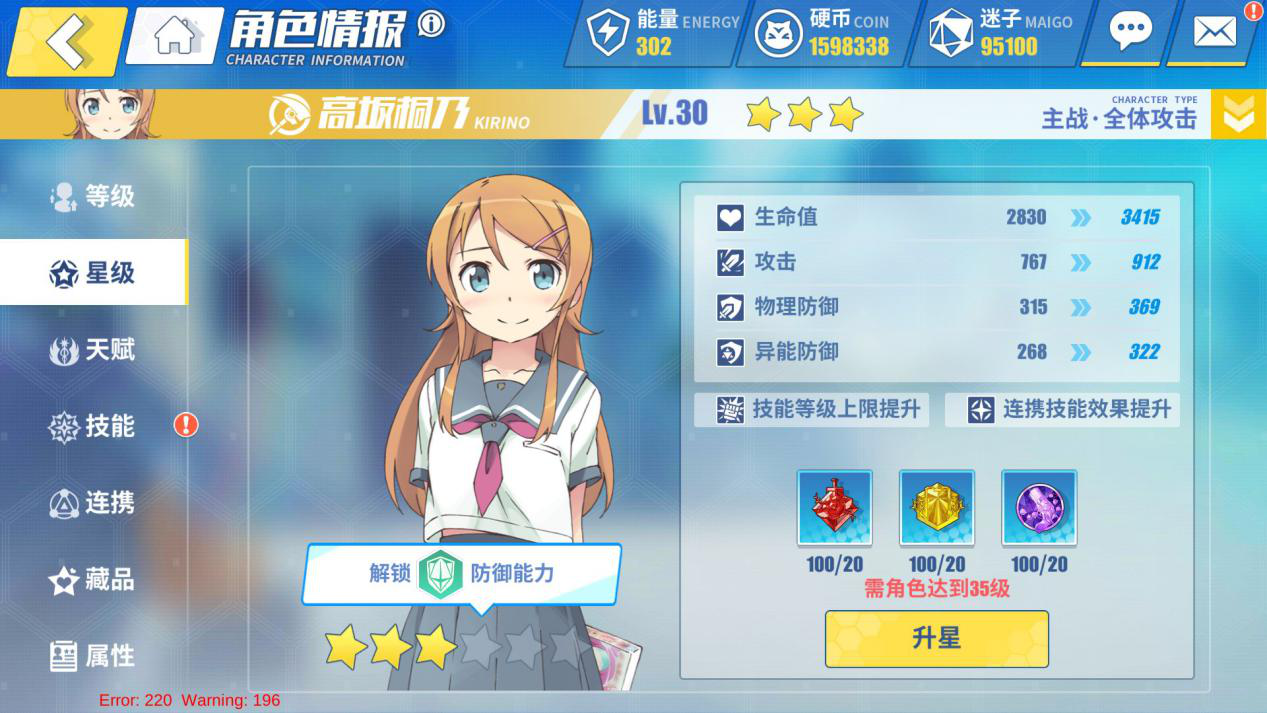The width and height of the screenshot is (1267, 713).
Task: Switch to the 等级 level tab
Action: click(x=93, y=196)
